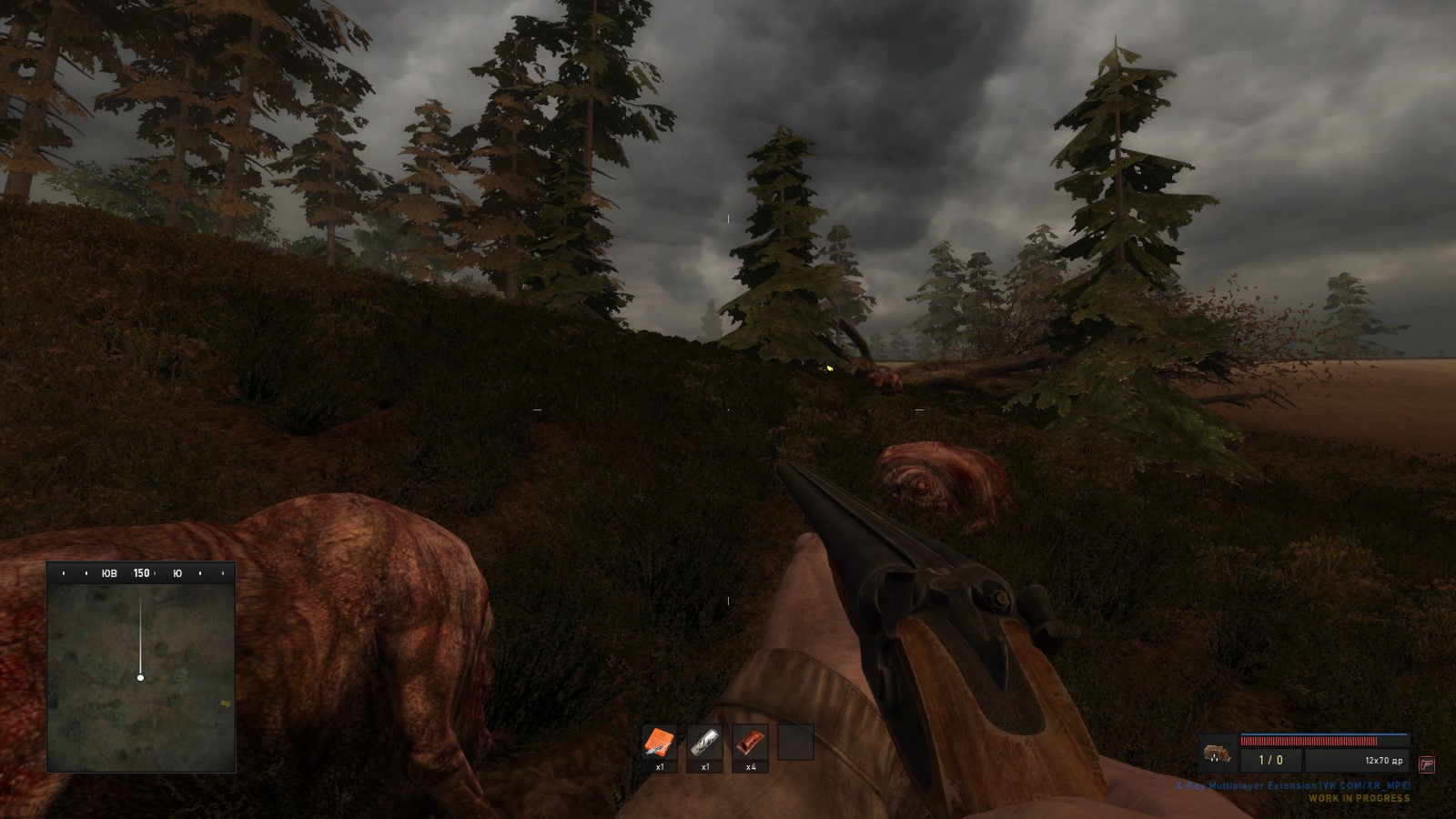This screenshot has height=819, width=1456.
Task: Click the shotgun shell ammo box icon
Action: pyautogui.click(x=1215, y=755)
